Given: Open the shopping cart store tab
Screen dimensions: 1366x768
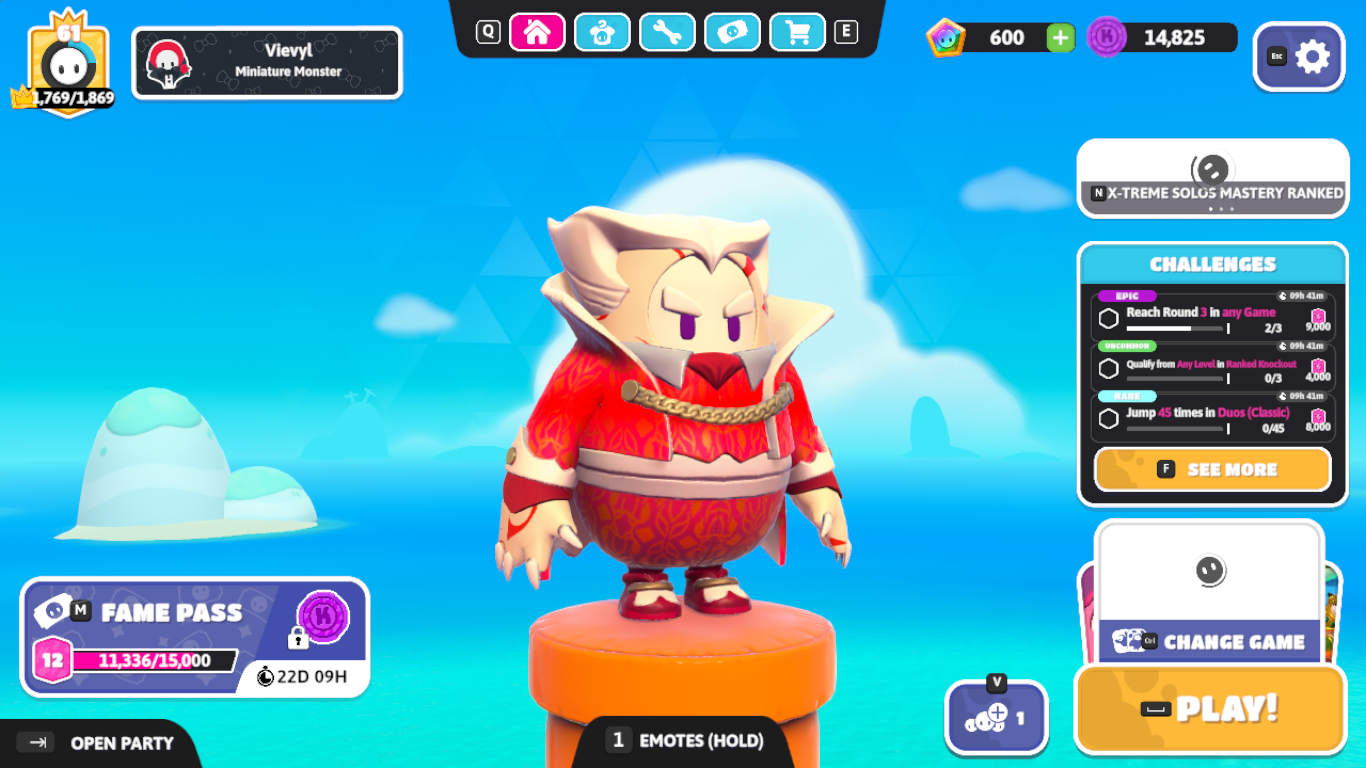Looking at the screenshot, I should [797, 32].
